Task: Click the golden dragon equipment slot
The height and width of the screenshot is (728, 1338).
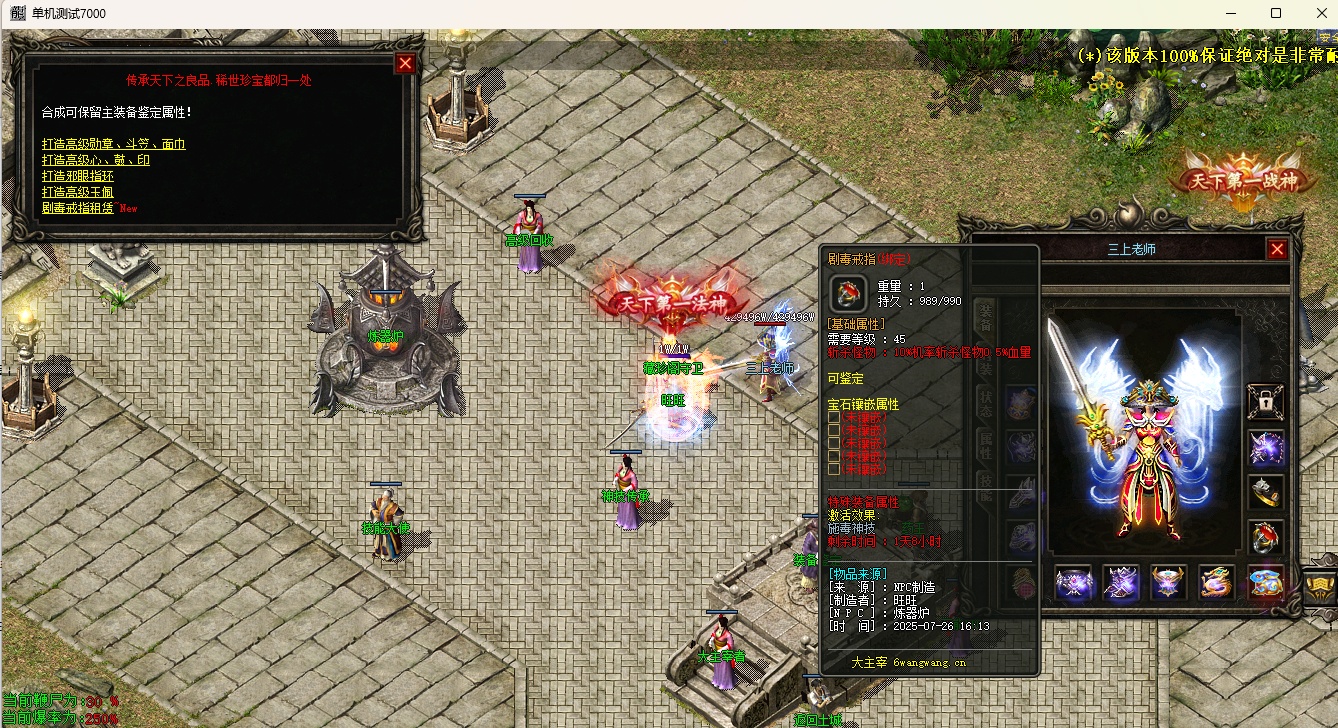Action: pos(1217,583)
